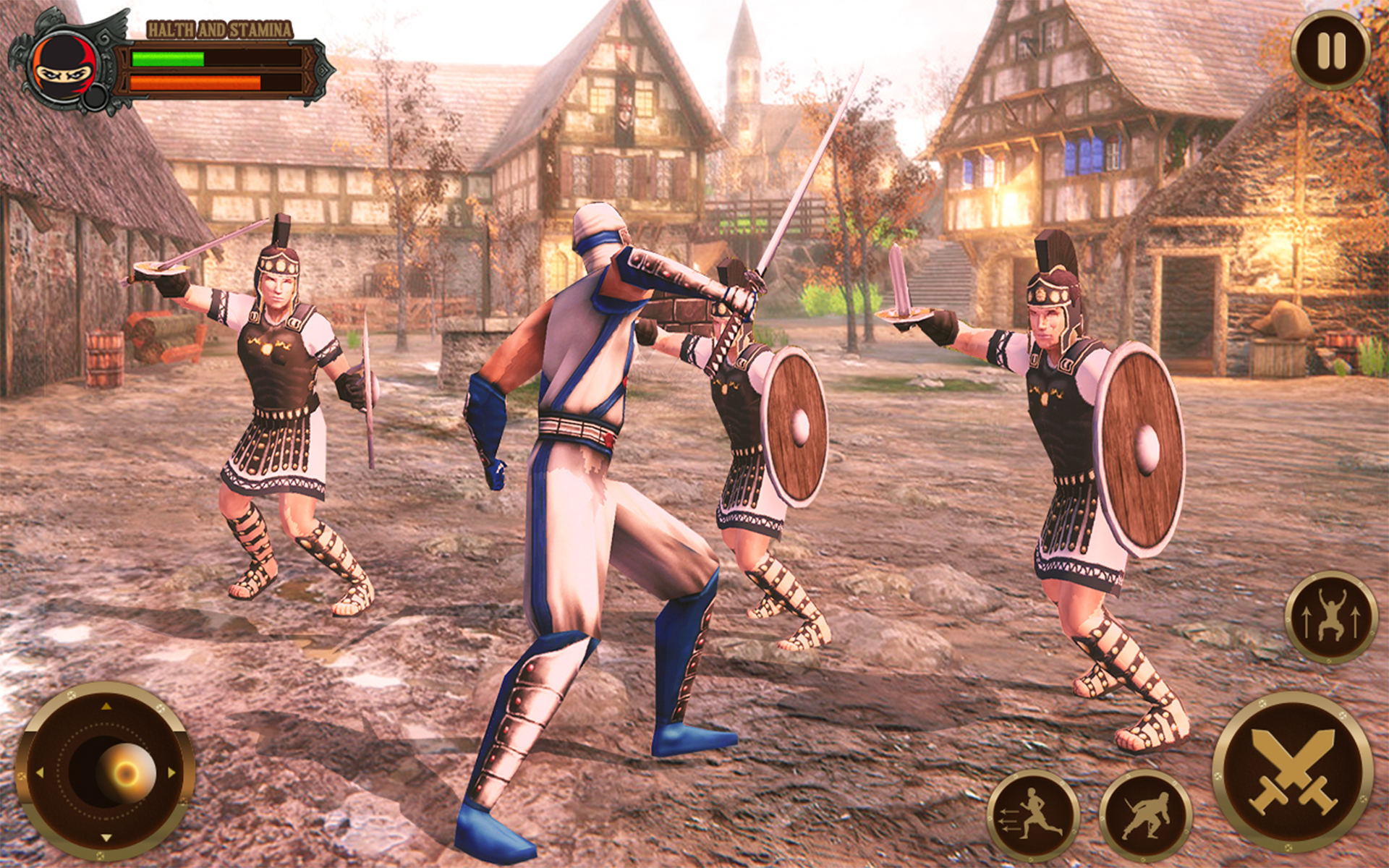The width and height of the screenshot is (1389, 868).
Task: Click the health and stamina HUD panel
Action: (x=217, y=69)
